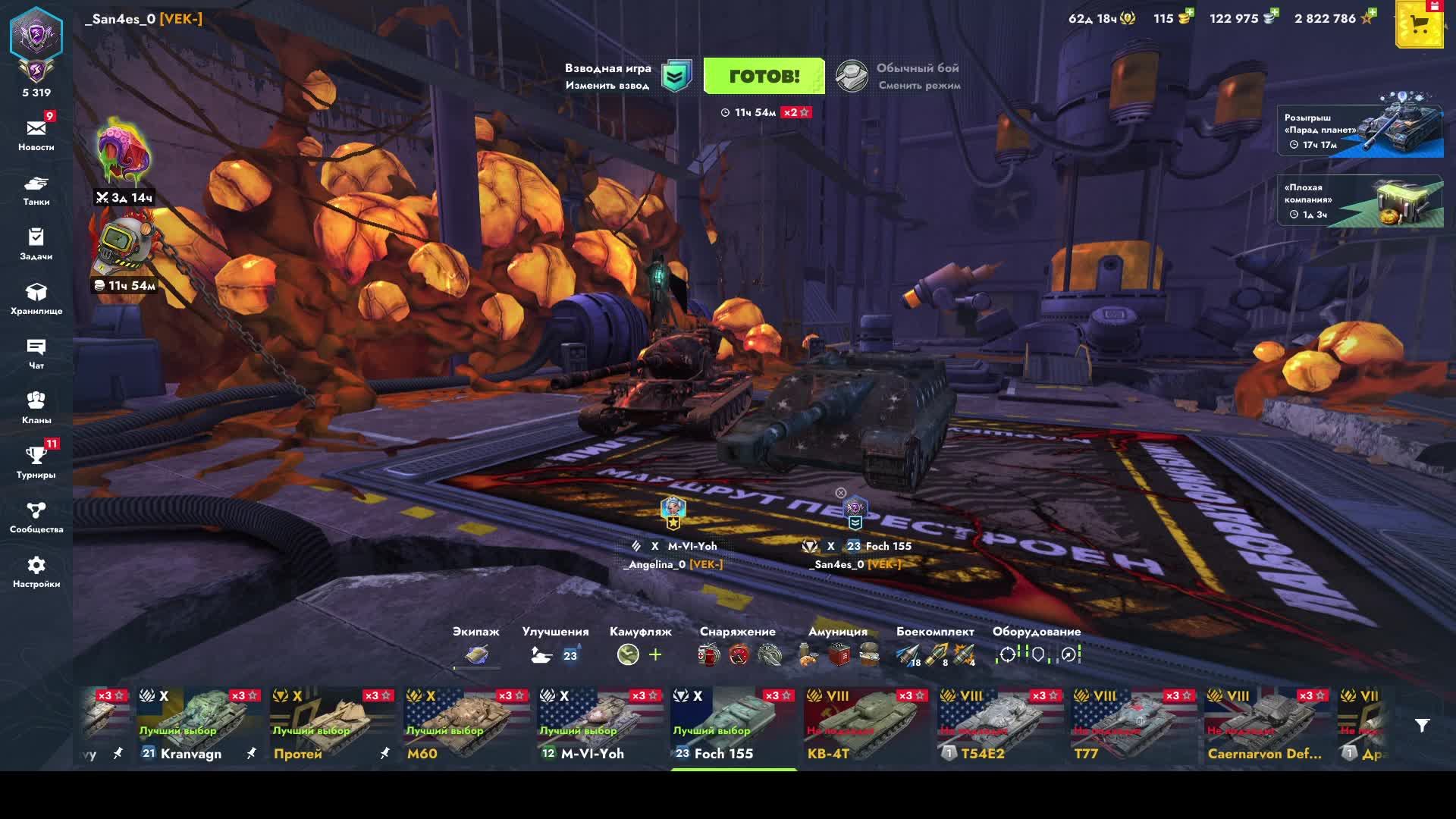1456x819 pixels.
Task: Open the yellow shop cart
Action: click(1419, 26)
